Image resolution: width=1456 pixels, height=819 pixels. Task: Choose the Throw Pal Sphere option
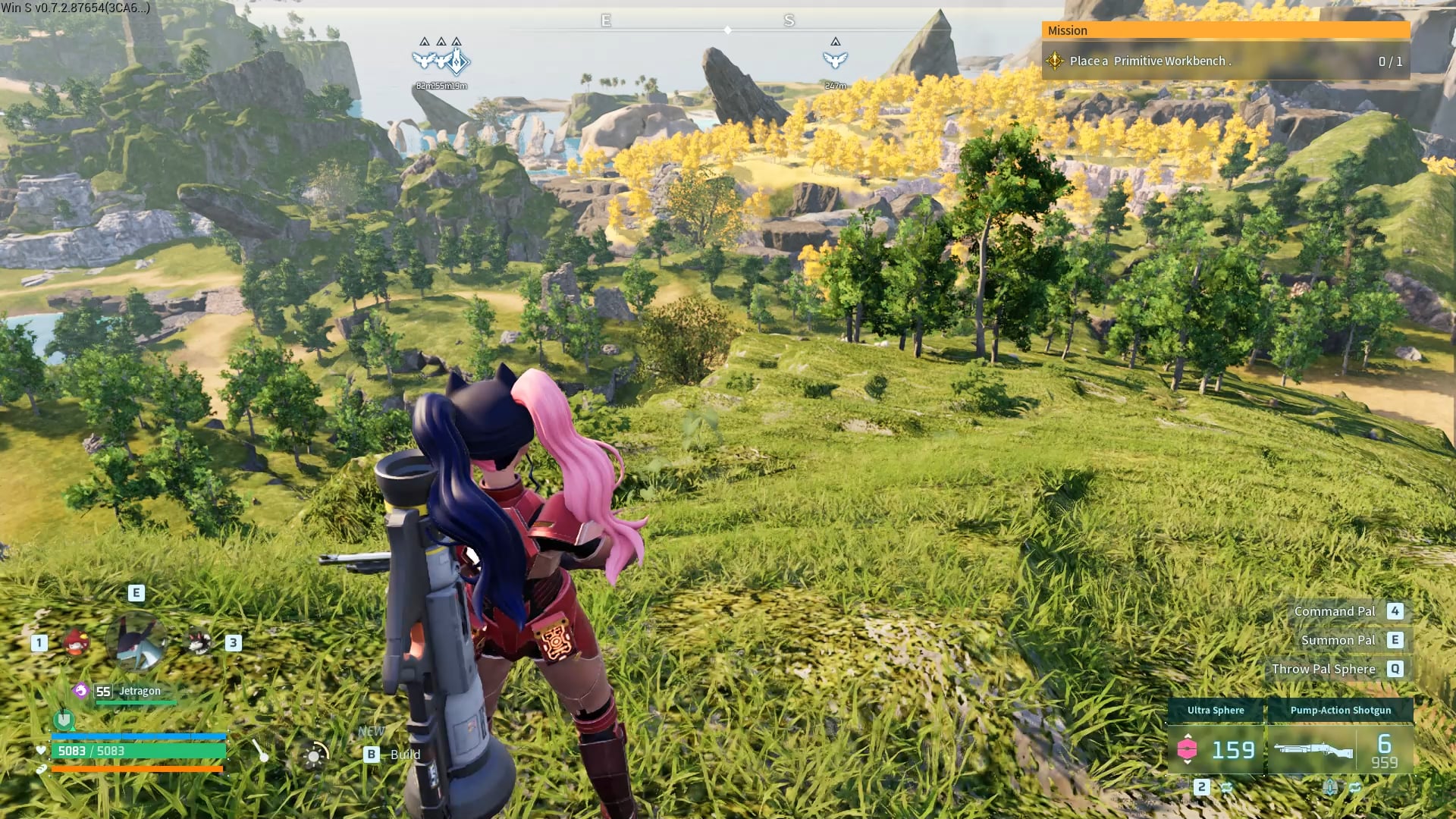[1323, 669]
